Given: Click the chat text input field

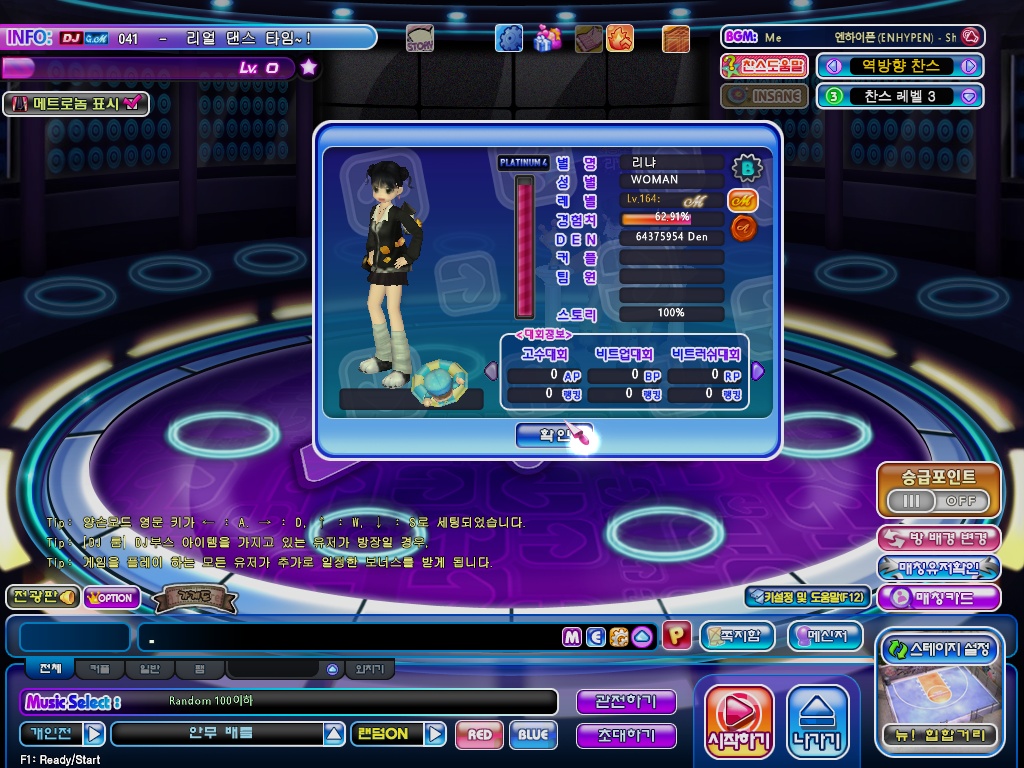Looking at the screenshot, I should coord(350,637).
